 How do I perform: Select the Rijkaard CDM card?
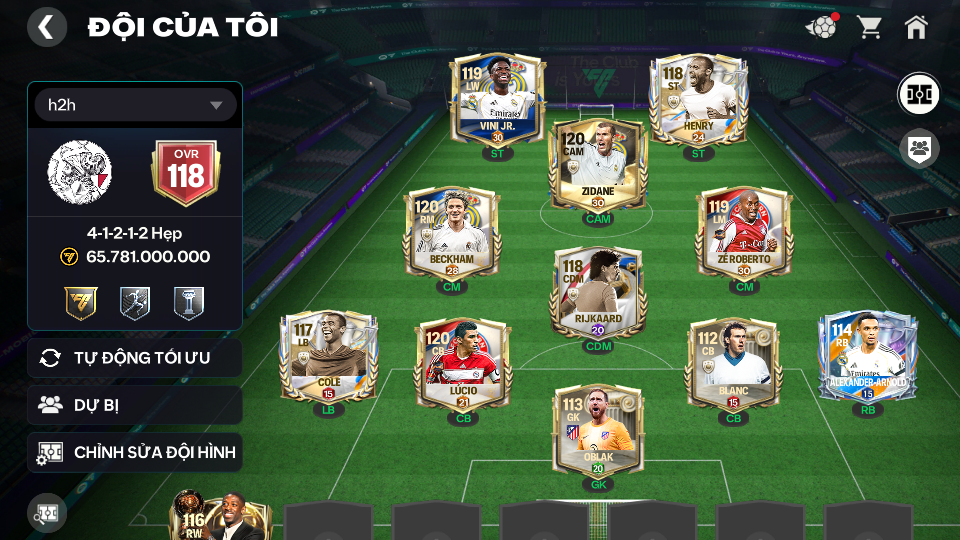(597, 292)
